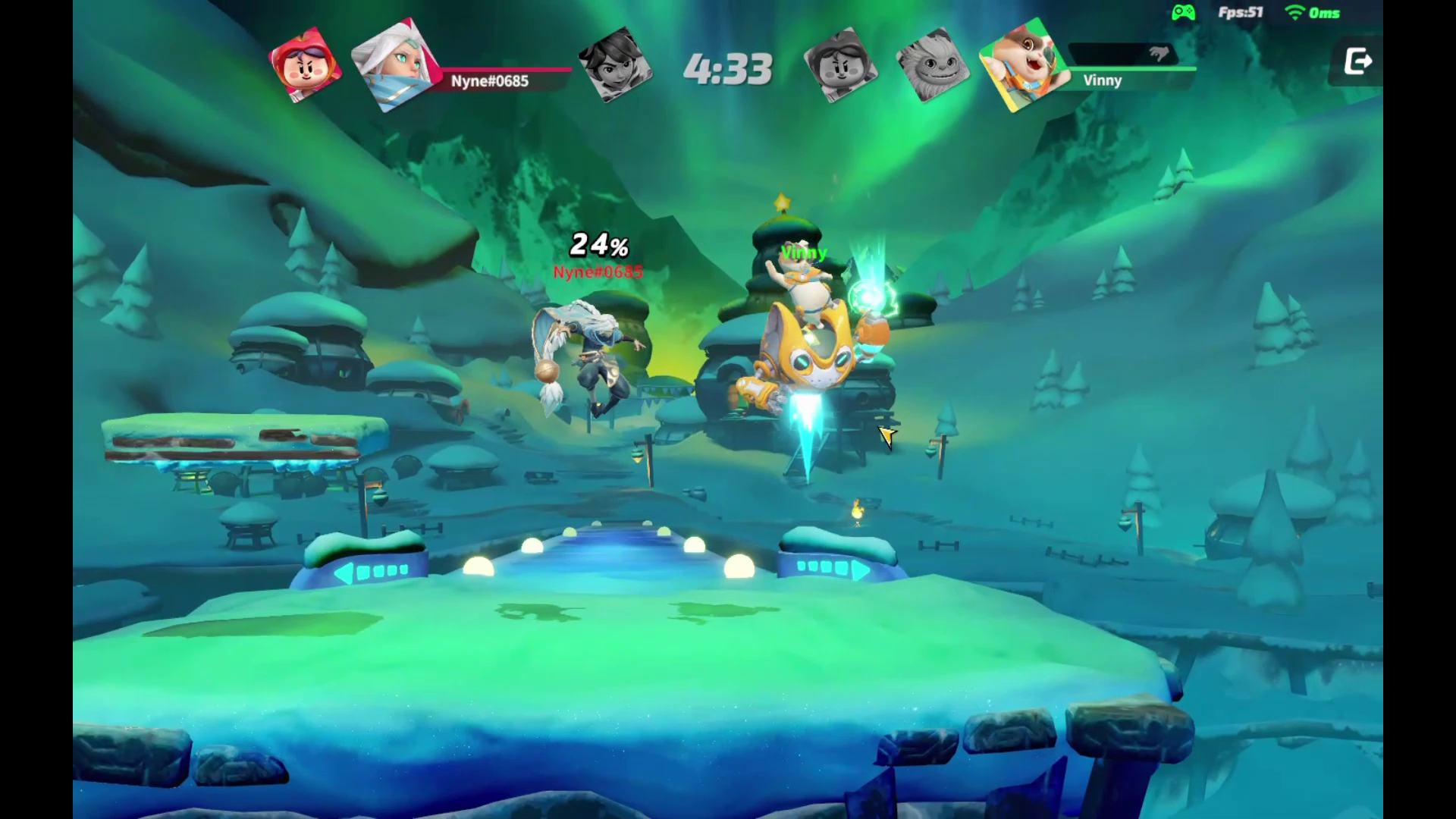
Task: Choose the greyed-out furry monster portrait
Action: [x=932, y=65]
